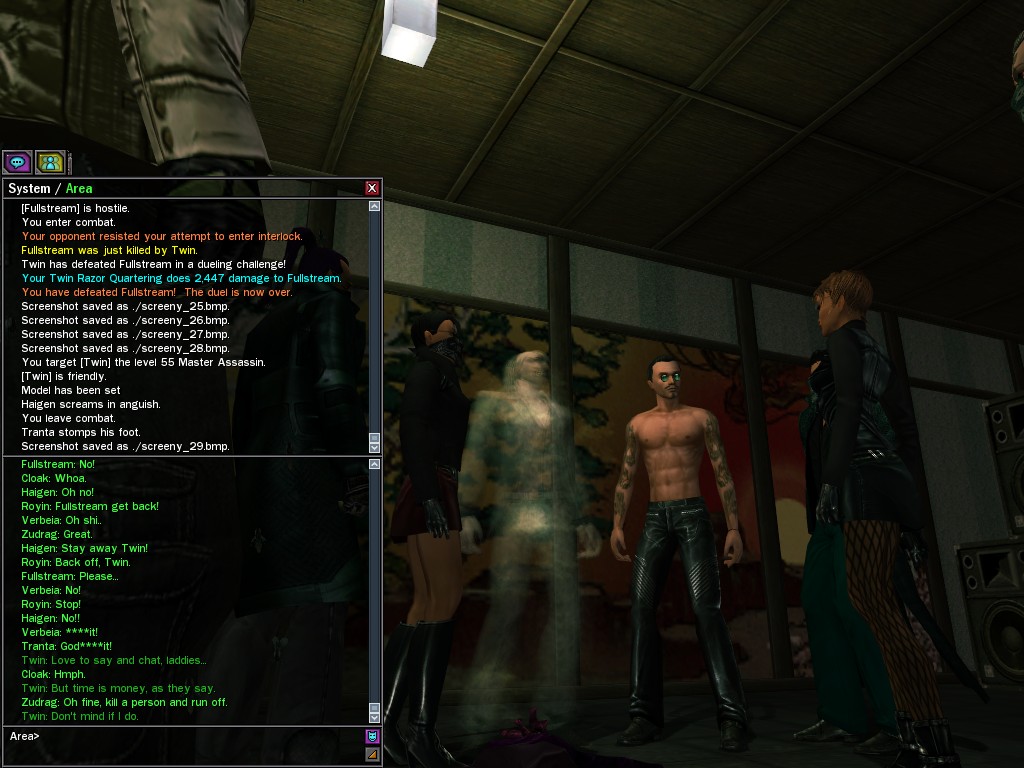Click down arrow of Area chat scrollbar
Screen dimensions: 1024x768
click(375, 717)
